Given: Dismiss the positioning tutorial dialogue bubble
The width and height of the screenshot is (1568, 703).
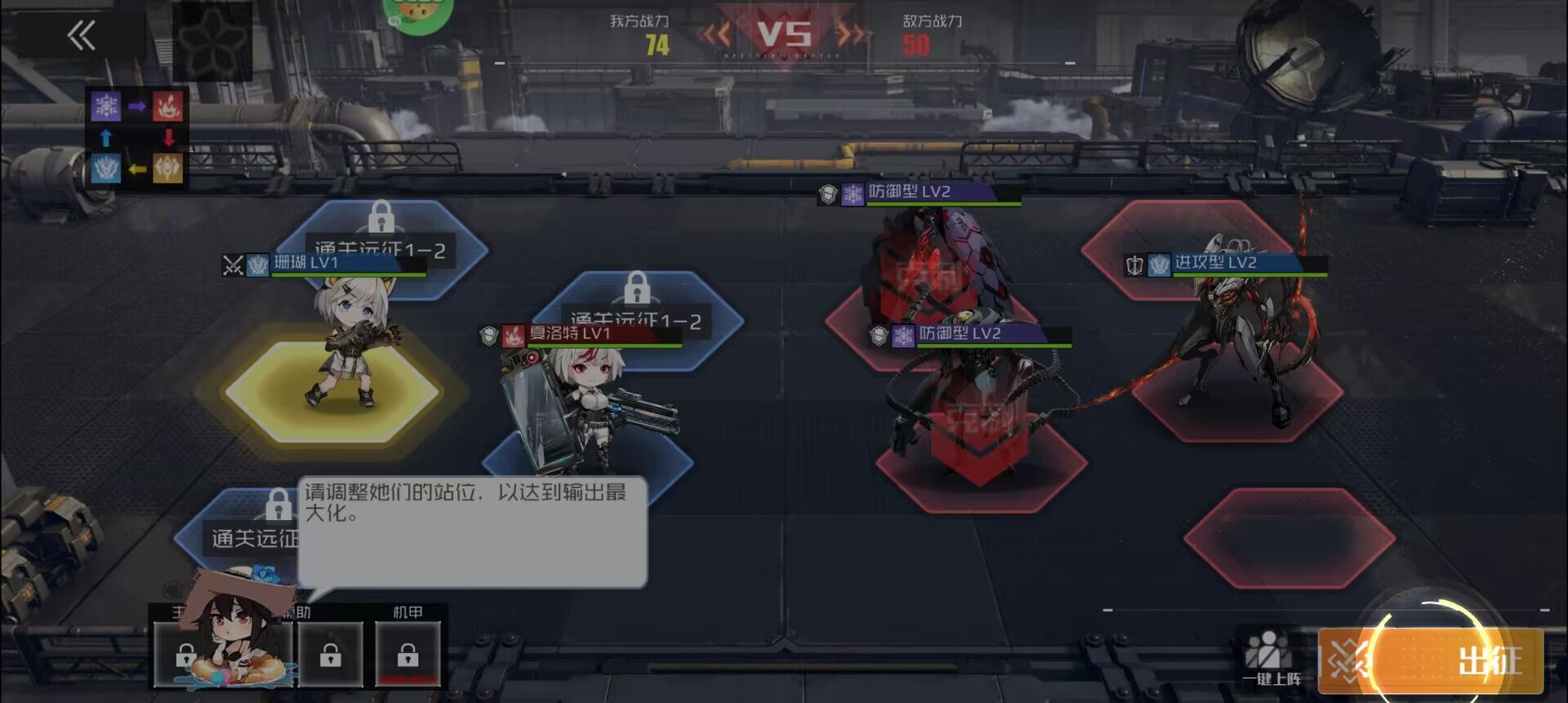Looking at the screenshot, I should [x=472, y=531].
